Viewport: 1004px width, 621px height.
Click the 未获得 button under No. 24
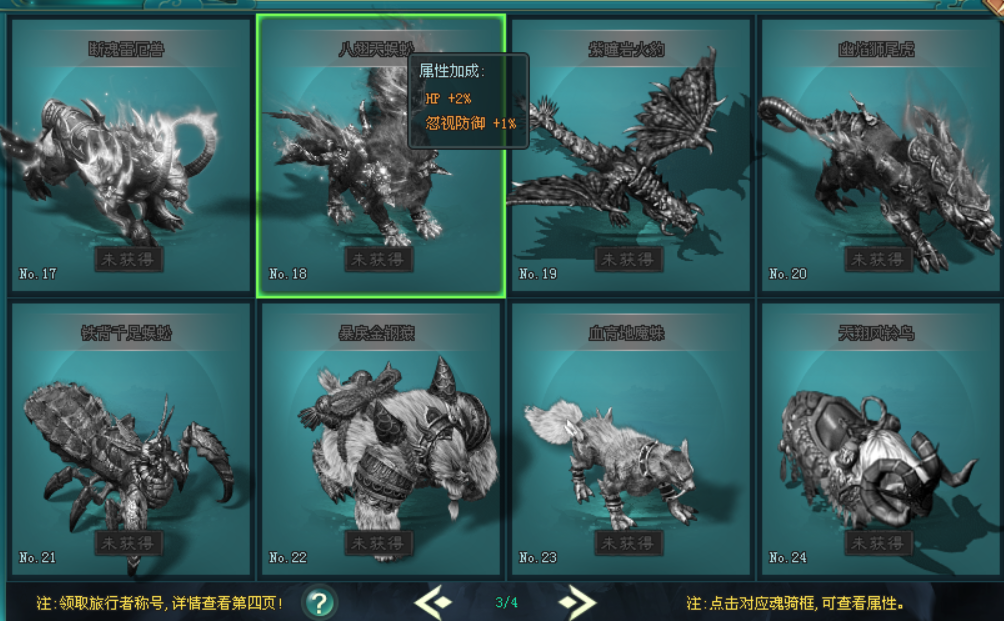point(879,543)
